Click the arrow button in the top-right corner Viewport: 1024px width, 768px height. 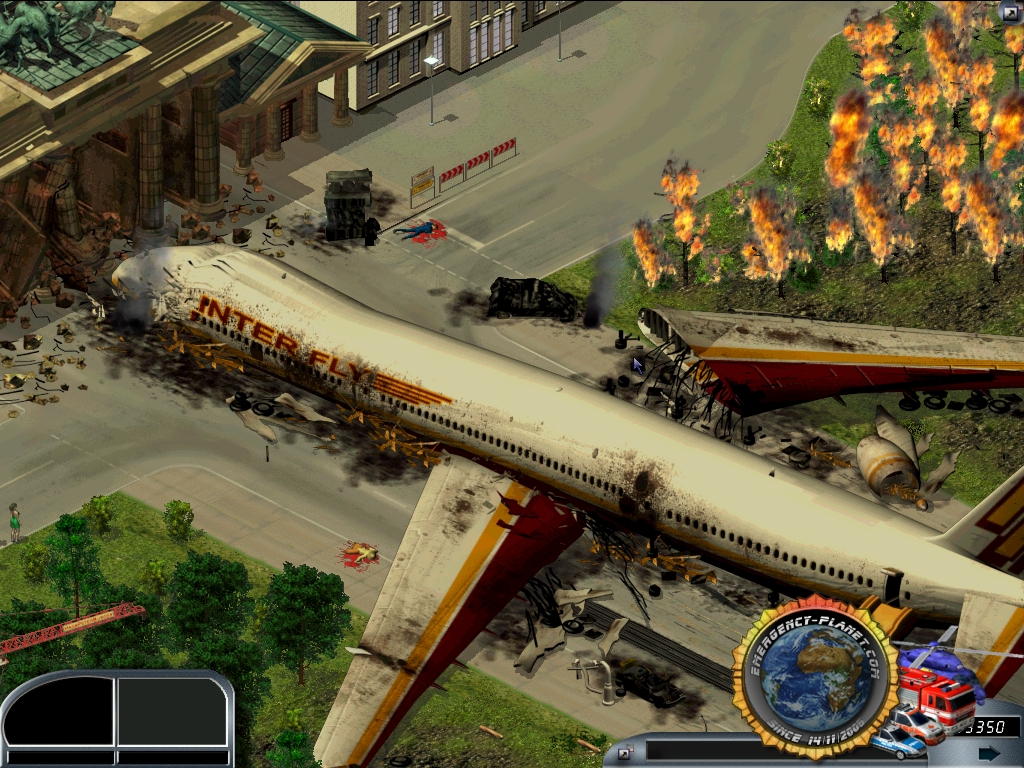(x=1010, y=13)
